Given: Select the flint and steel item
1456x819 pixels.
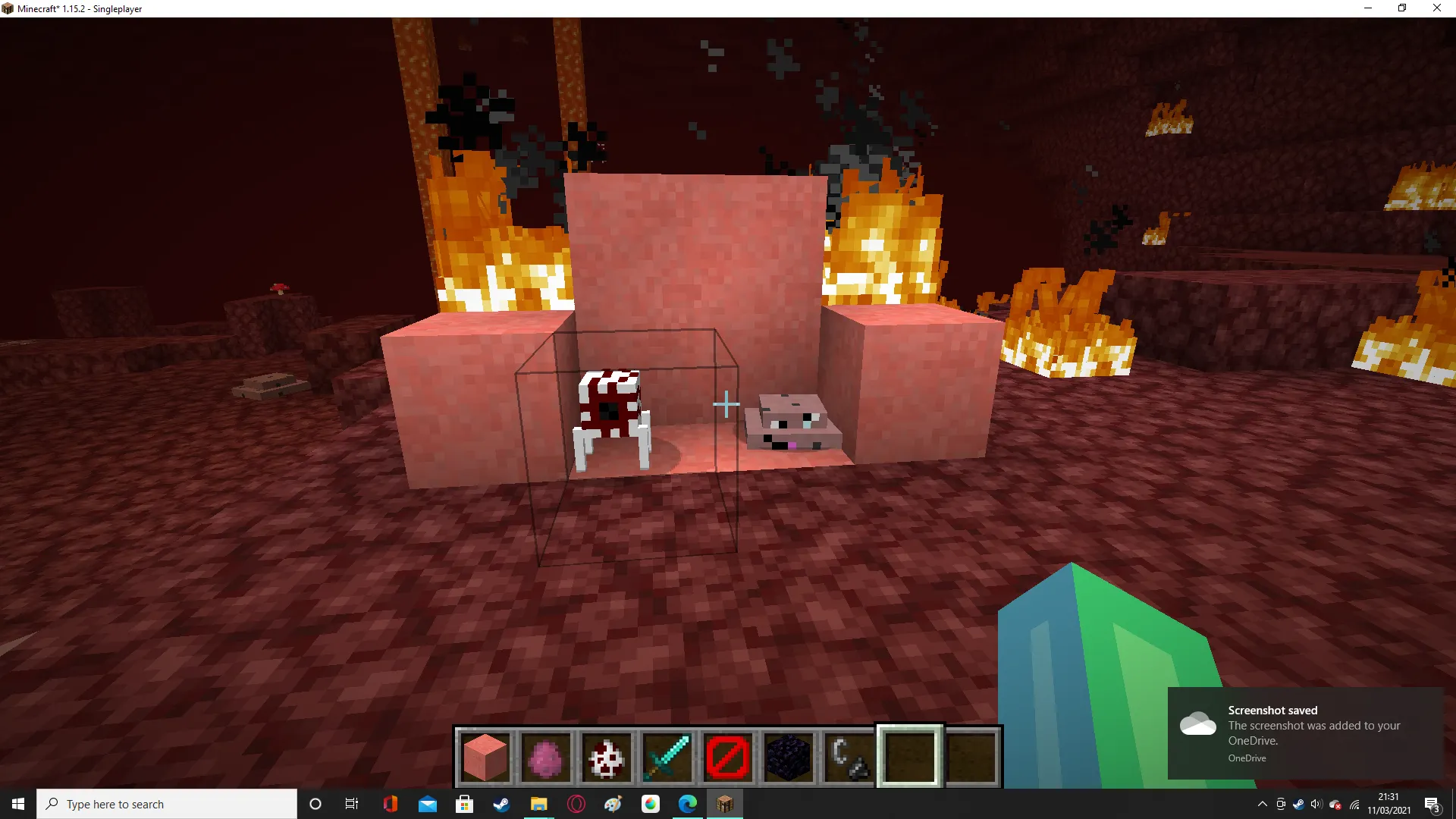Looking at the screenshot, I should pos(849,755).
